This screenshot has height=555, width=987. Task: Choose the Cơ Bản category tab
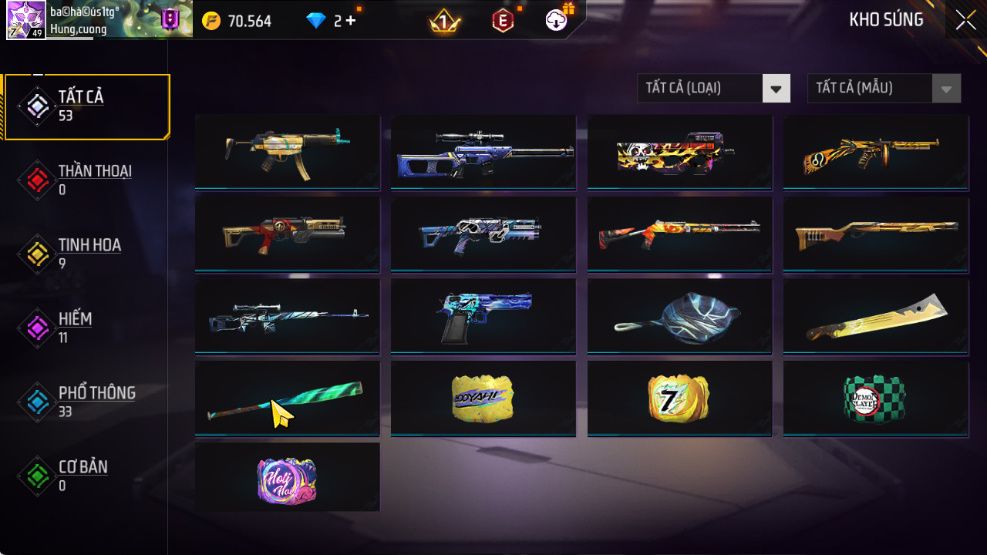85,475
